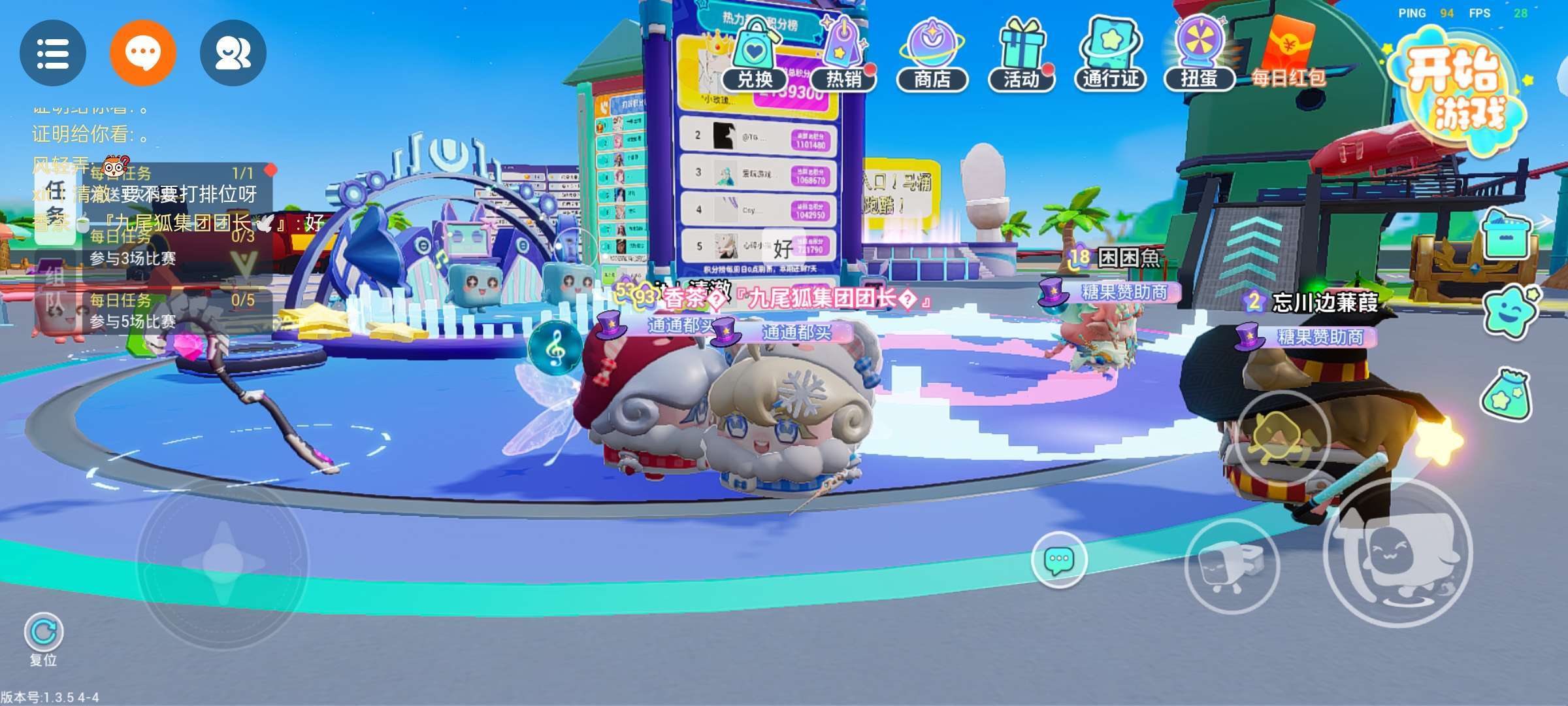Tap the cube dash action button
This screenshot has width=1568, height=706.
[x=1232, y=566]
